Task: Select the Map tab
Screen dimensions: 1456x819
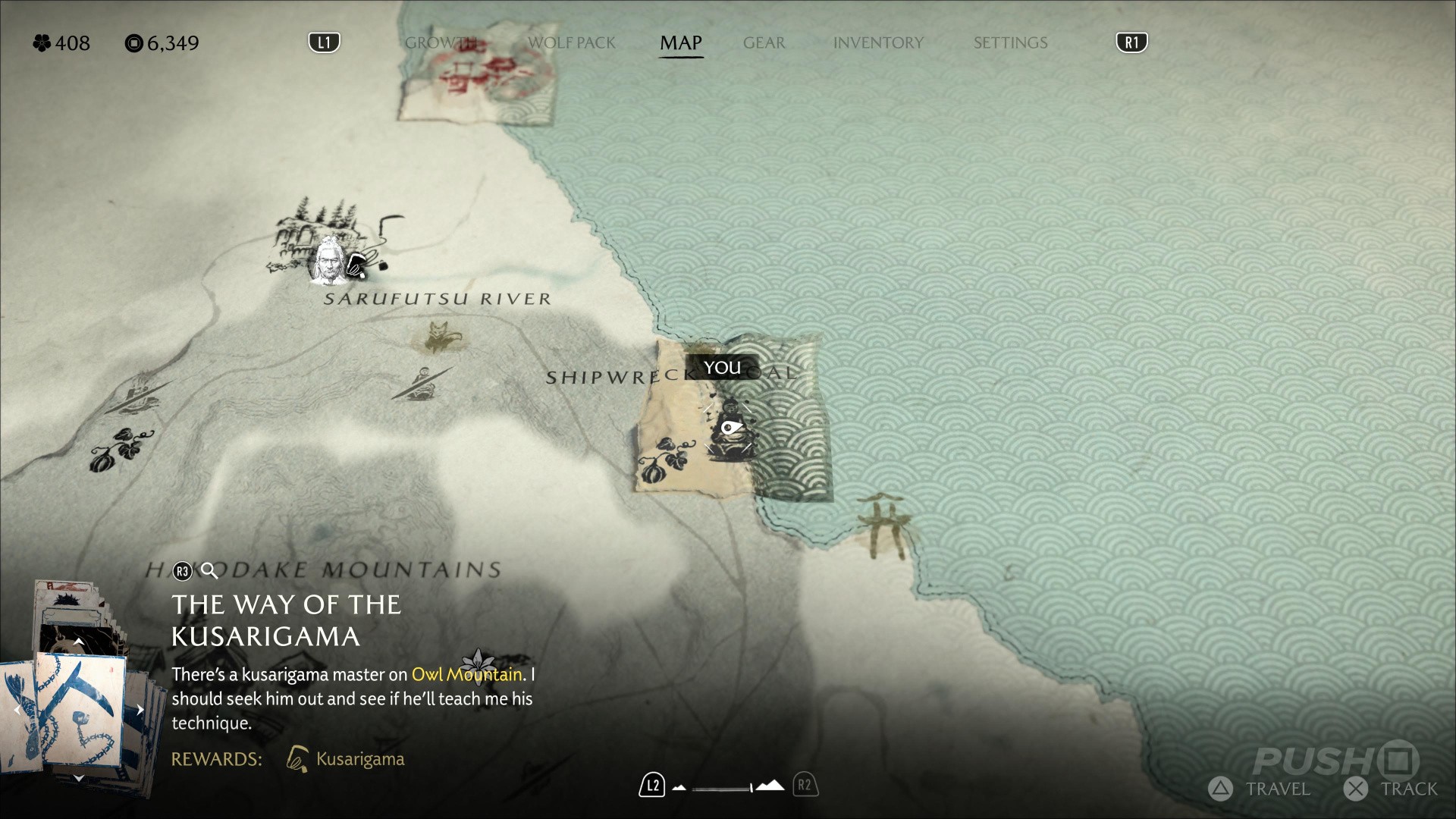Action: coord(680,43)
